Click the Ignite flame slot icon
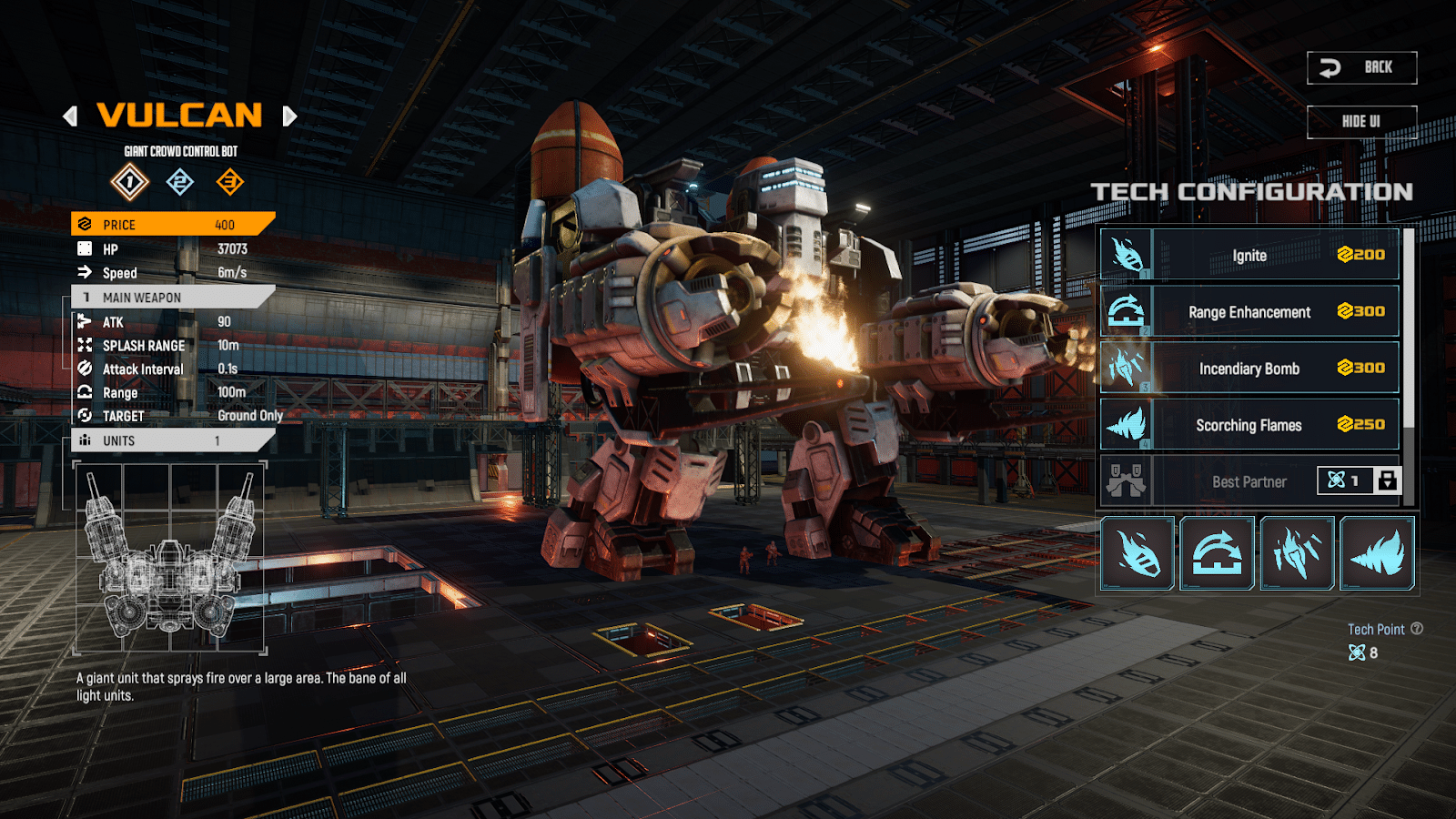Image resolution: width=1456 pixels, height=819 pixels. 1137,553
